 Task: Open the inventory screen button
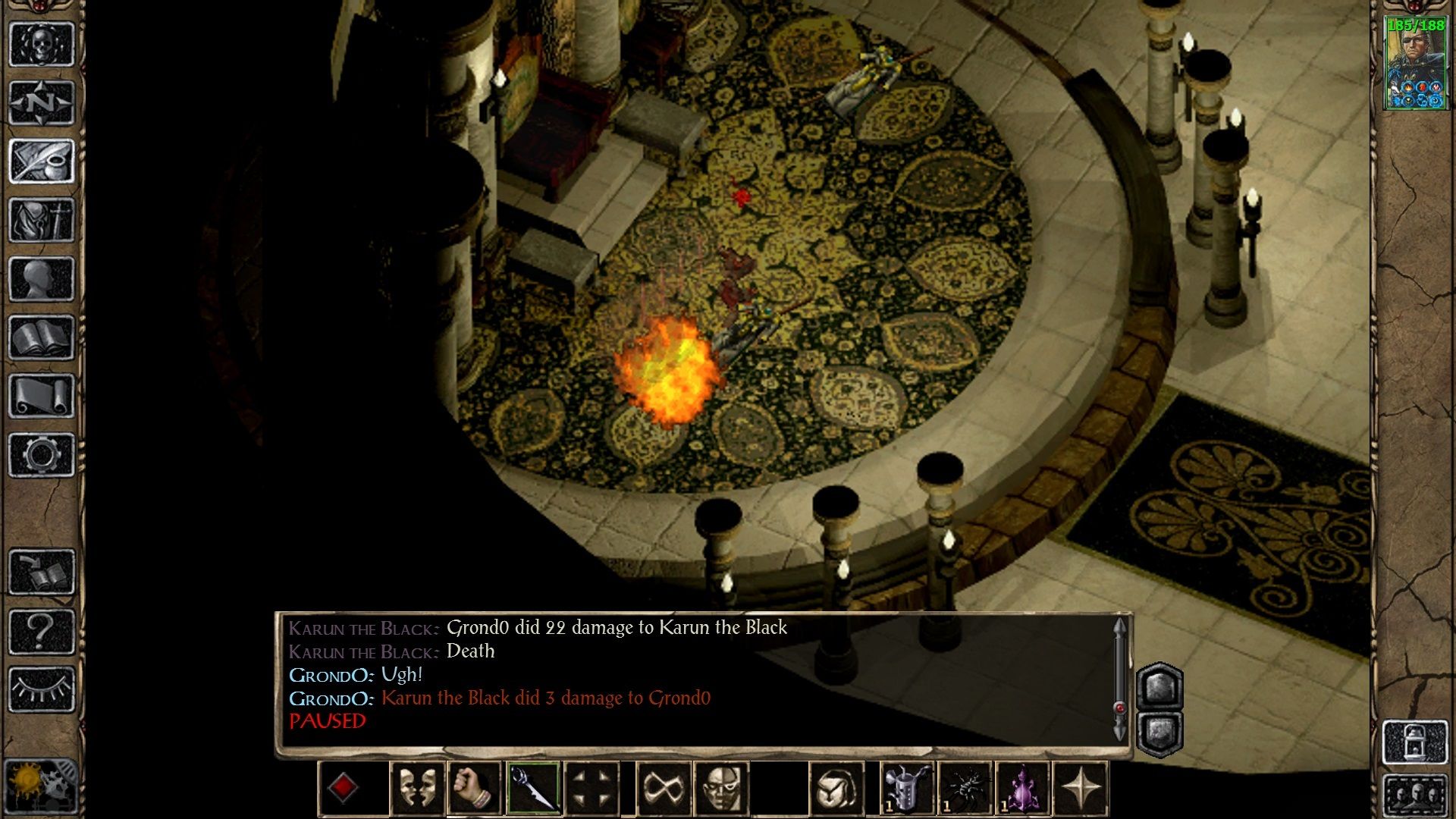[42, 220]
